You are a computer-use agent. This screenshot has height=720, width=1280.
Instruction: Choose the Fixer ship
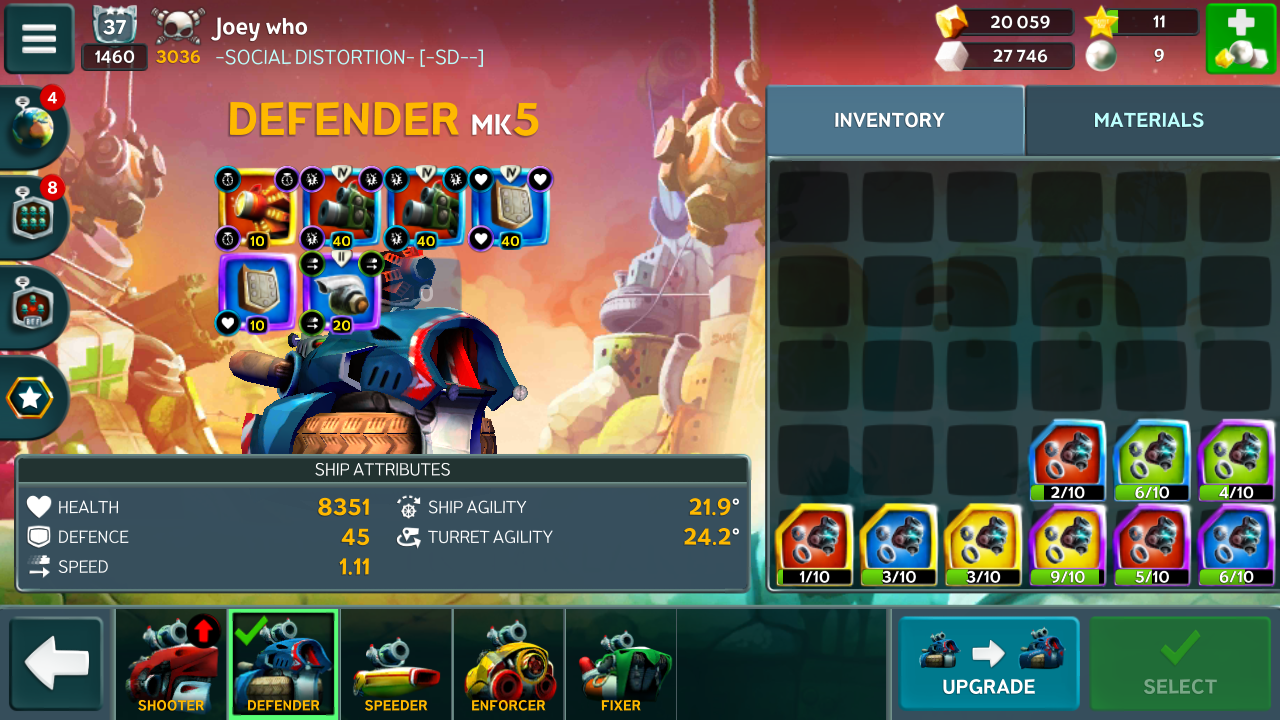pyautogui.click(x=620, y=664)
